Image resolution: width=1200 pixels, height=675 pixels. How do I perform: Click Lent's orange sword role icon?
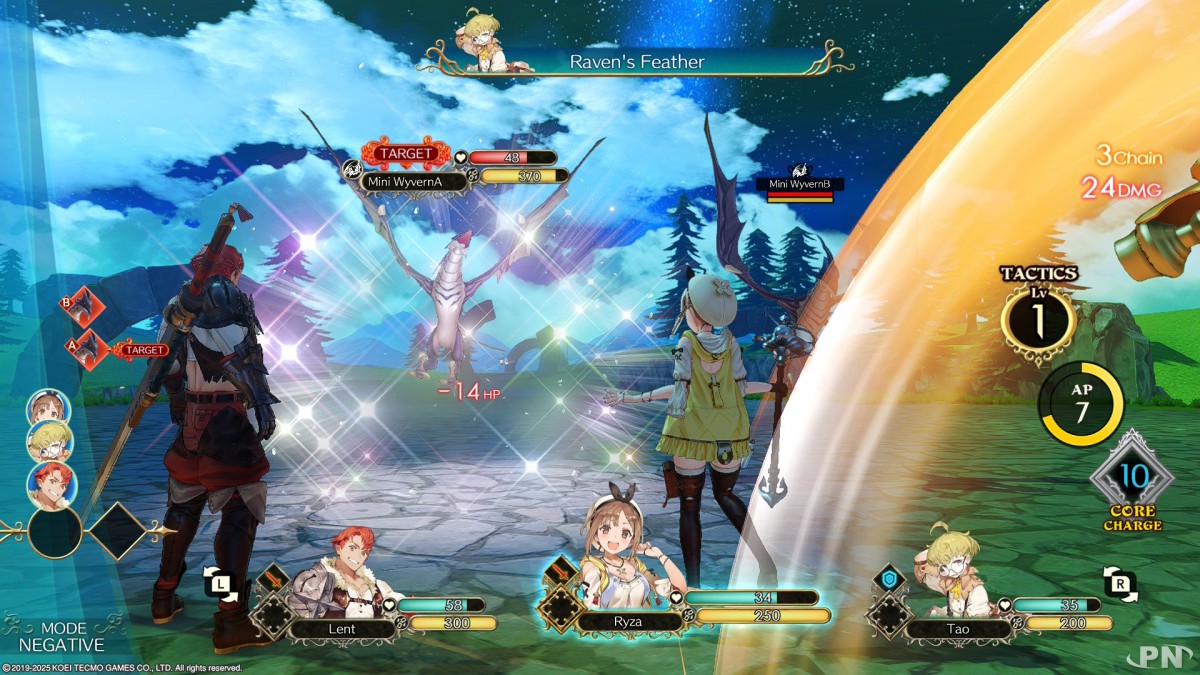pyautogui.click(x=273, y=579)
